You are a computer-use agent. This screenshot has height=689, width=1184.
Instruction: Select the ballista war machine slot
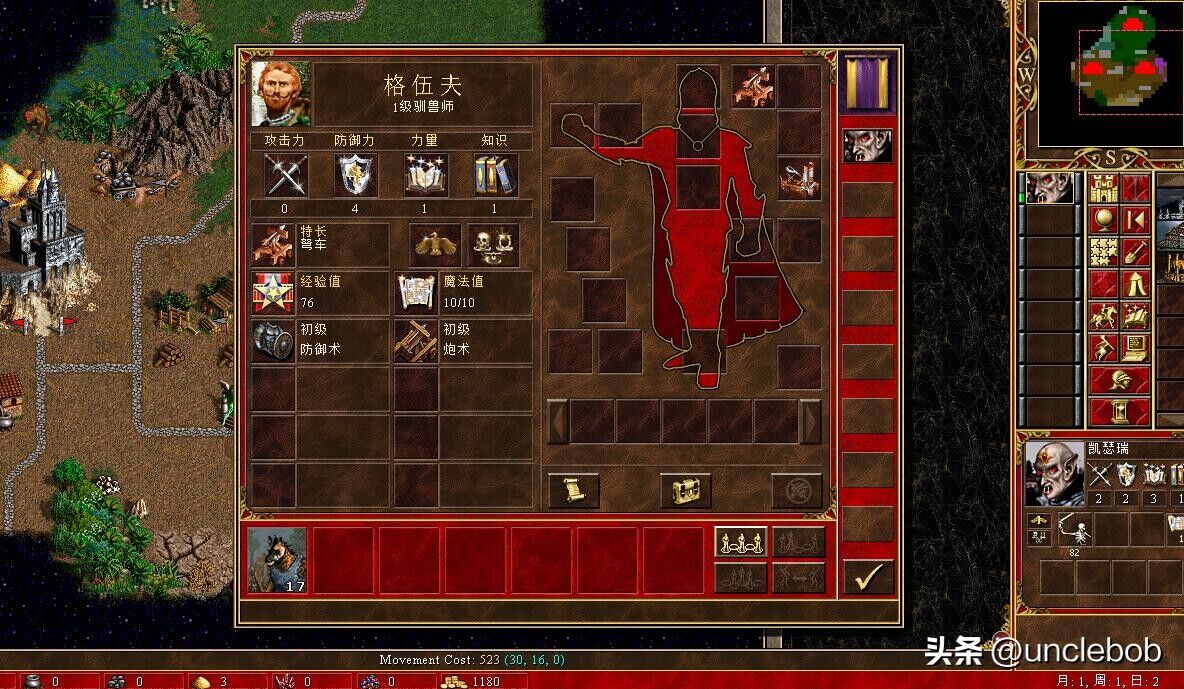[x=753, y=86]
